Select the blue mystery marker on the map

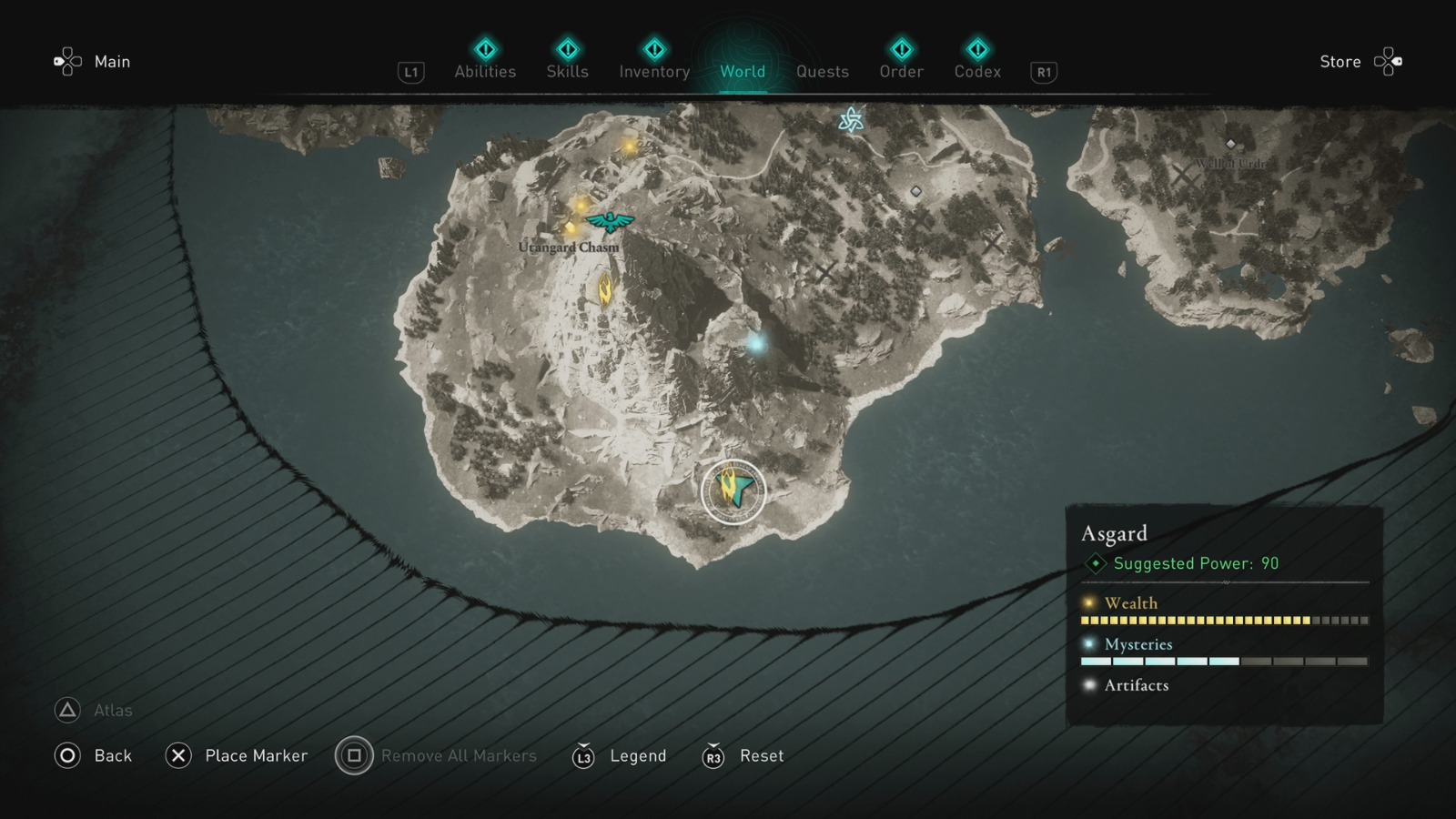pyautogui.click(x=756, y=344)
